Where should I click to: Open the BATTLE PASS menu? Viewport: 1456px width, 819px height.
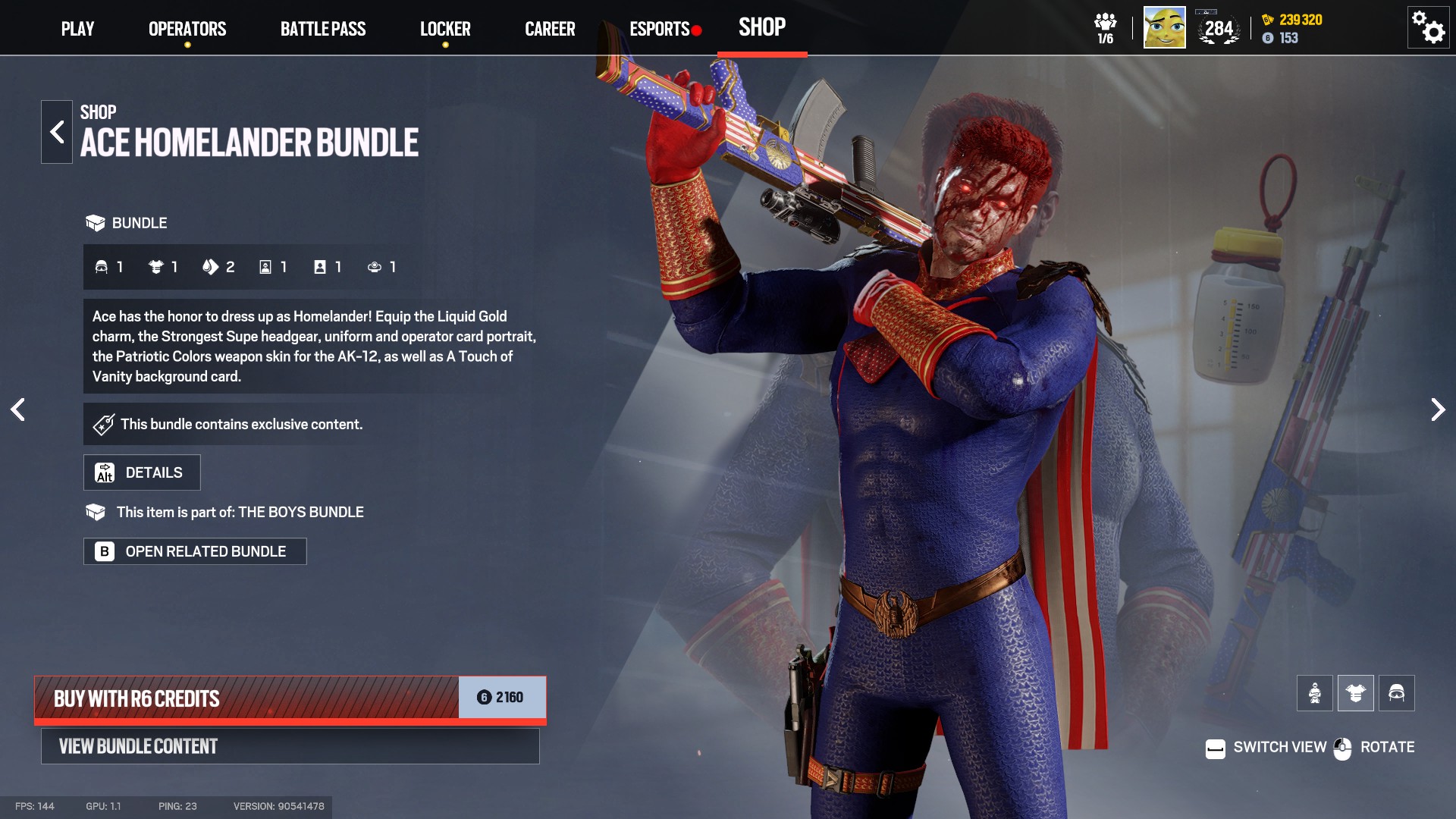pos(323,29)
